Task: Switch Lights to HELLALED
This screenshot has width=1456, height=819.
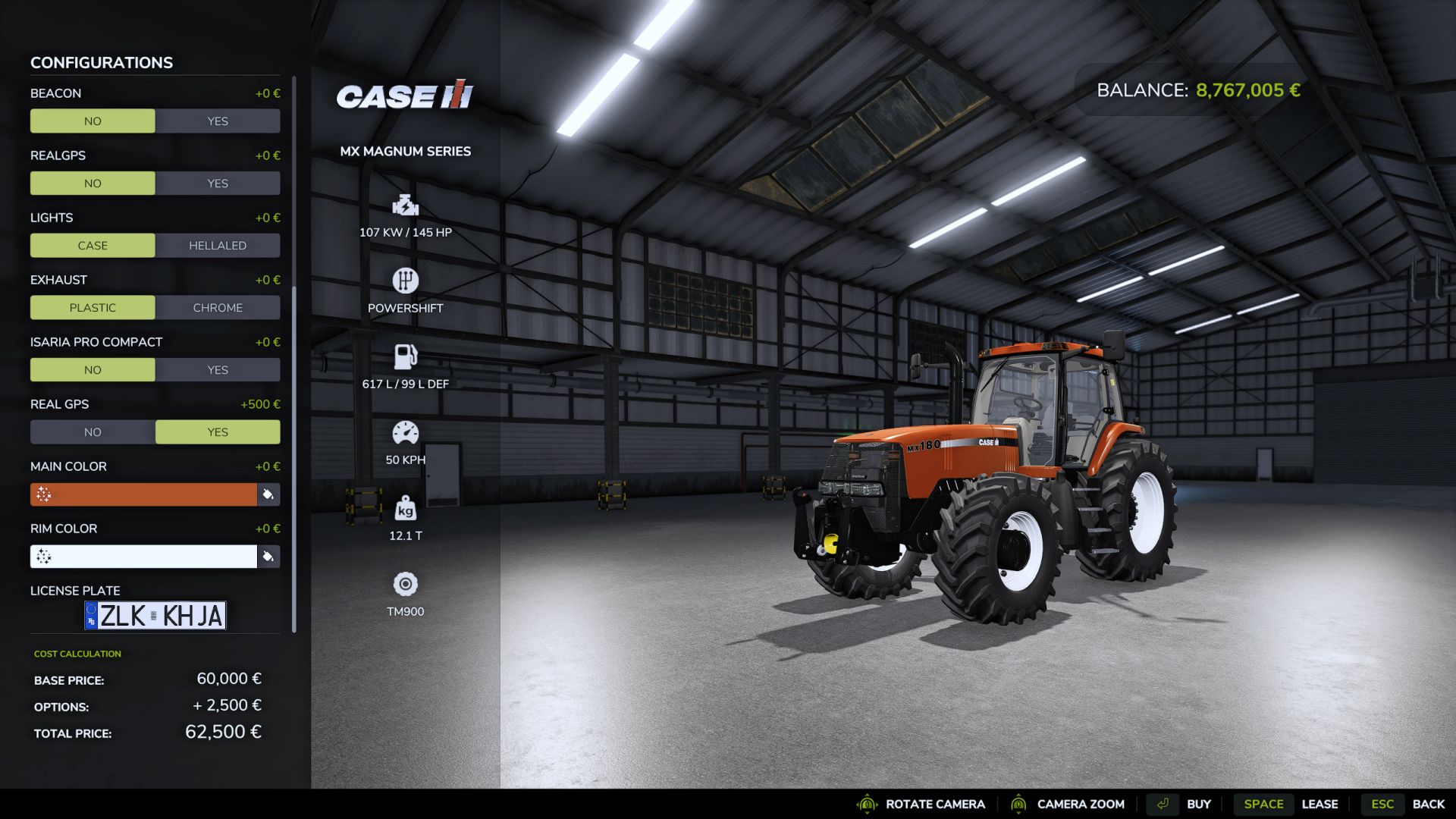Action: pyautogui.click(x=218, y=245)
